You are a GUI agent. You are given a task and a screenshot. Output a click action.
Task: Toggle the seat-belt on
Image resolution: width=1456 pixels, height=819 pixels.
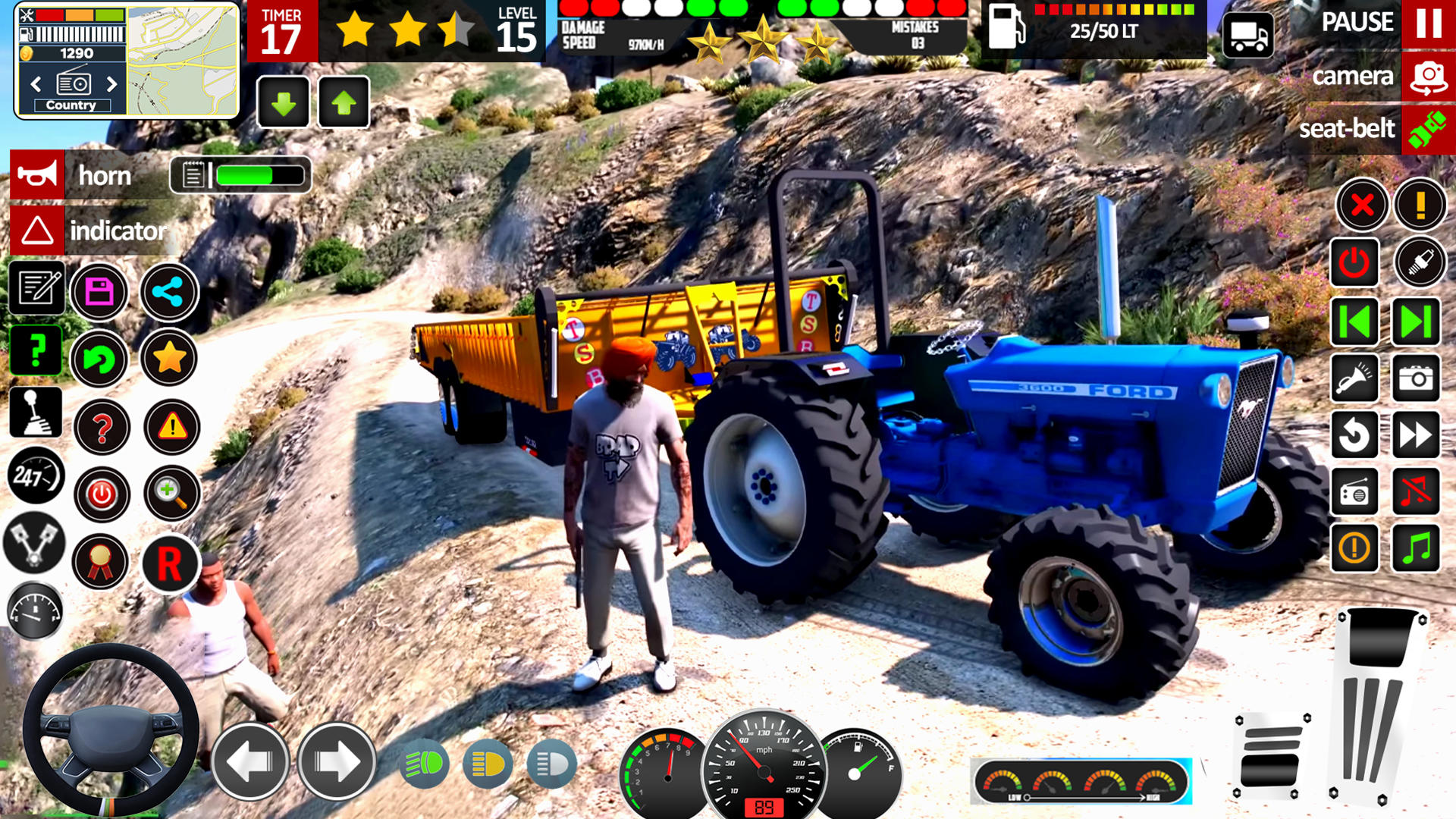(1427, 129)
